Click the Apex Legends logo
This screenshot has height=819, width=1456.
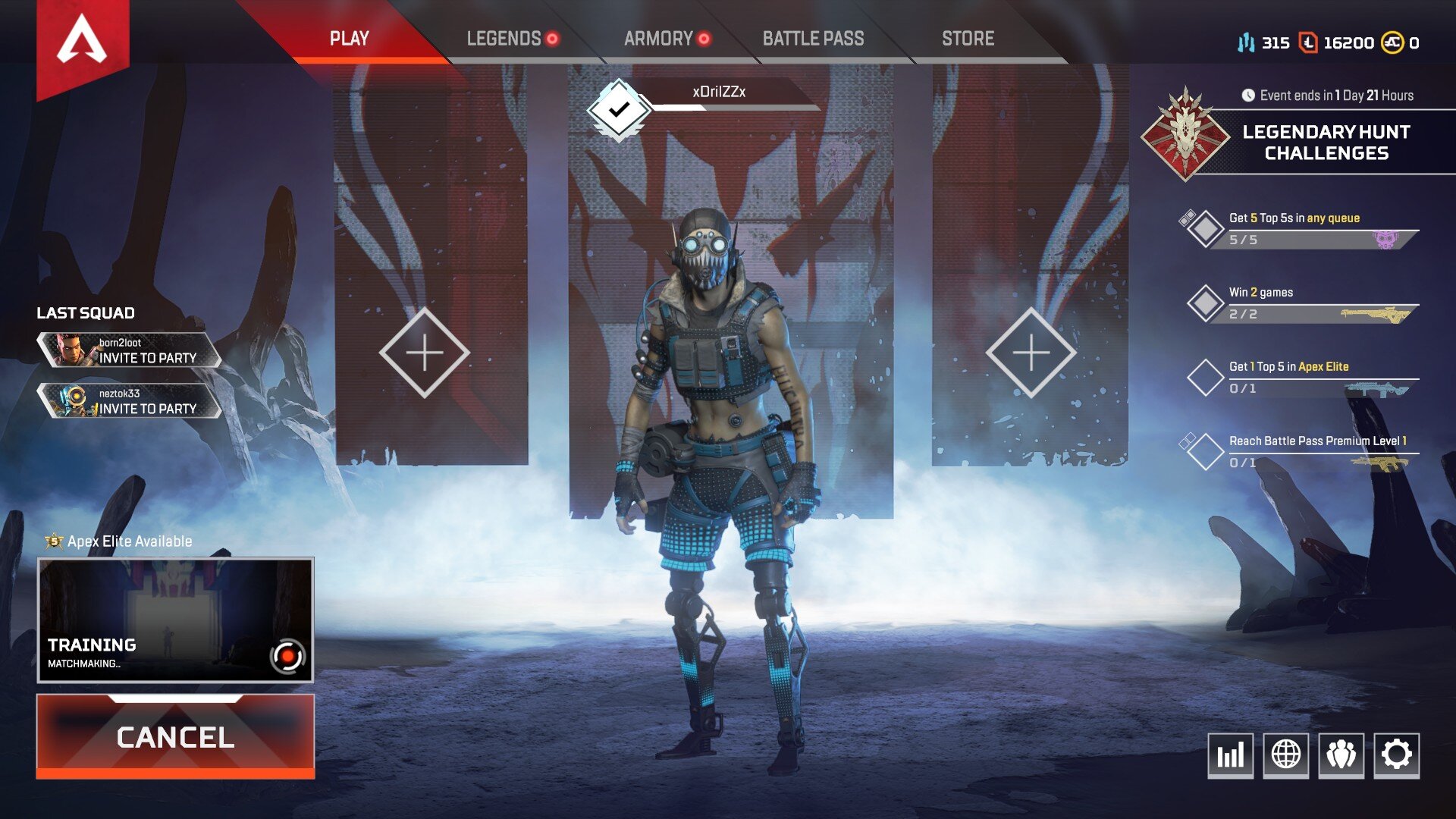[x=82, y=42]
